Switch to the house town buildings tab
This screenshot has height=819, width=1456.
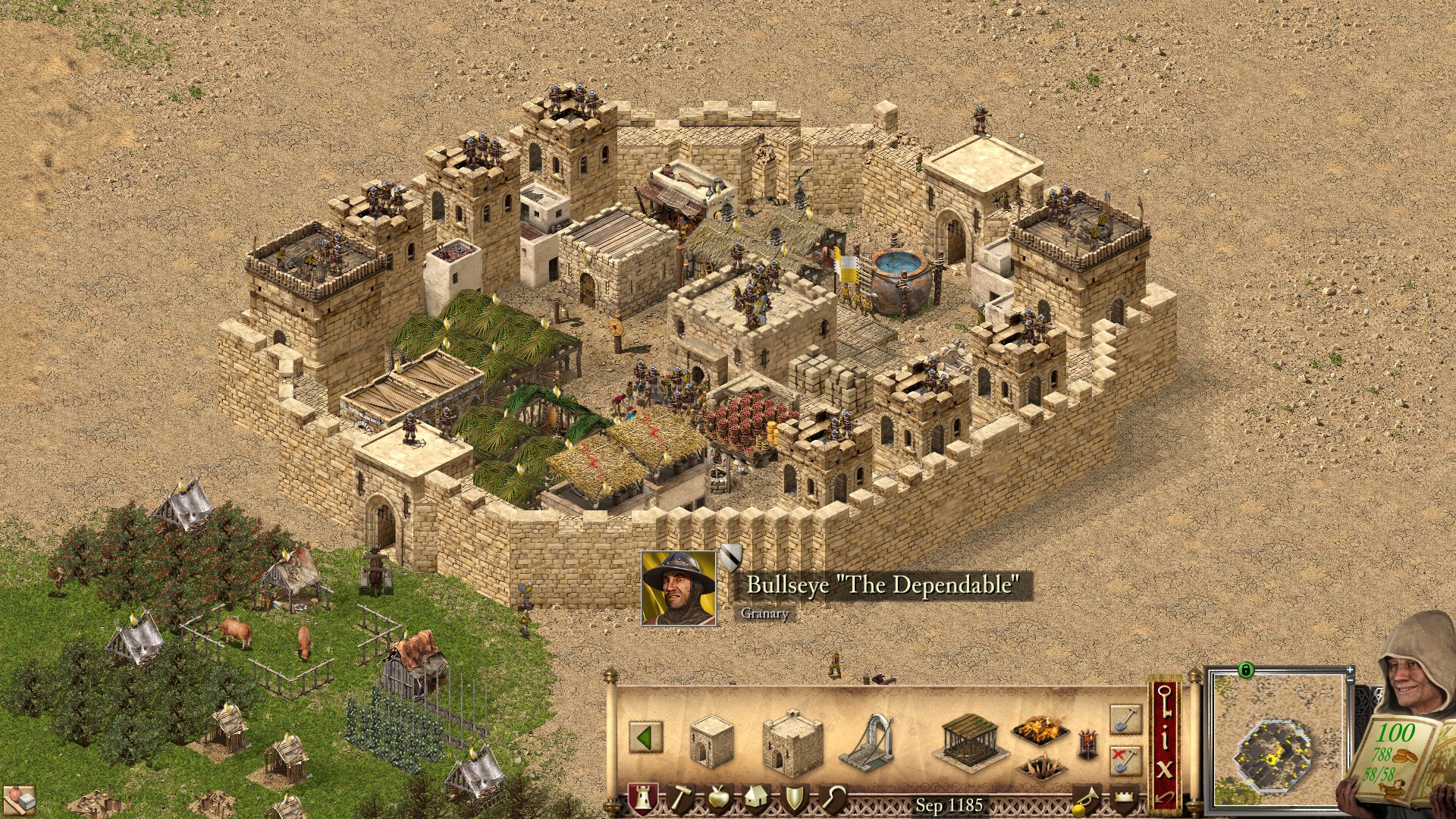[756, 799]
